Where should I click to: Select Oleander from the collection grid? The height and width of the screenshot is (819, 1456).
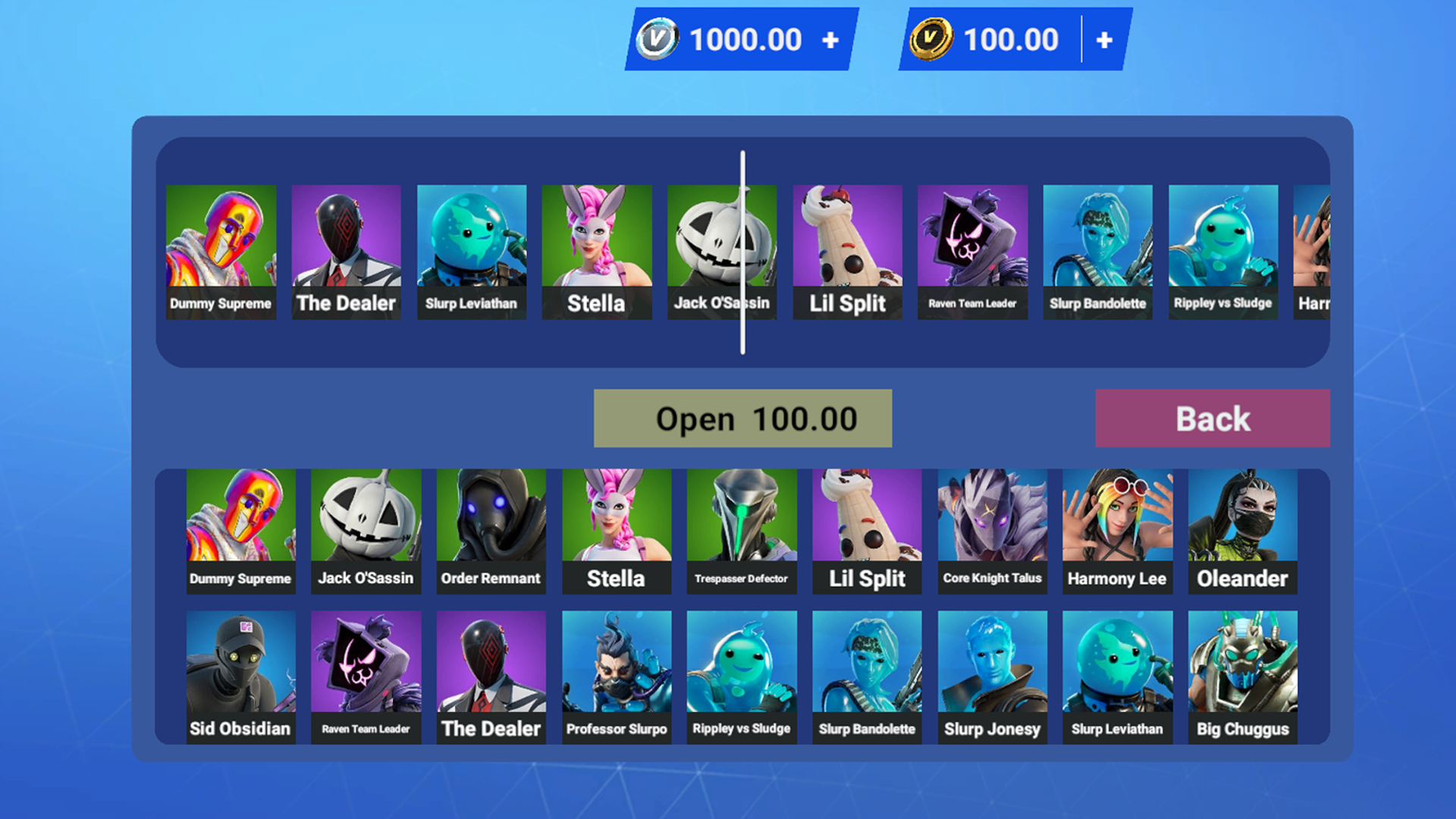[x=1242, y=527]
